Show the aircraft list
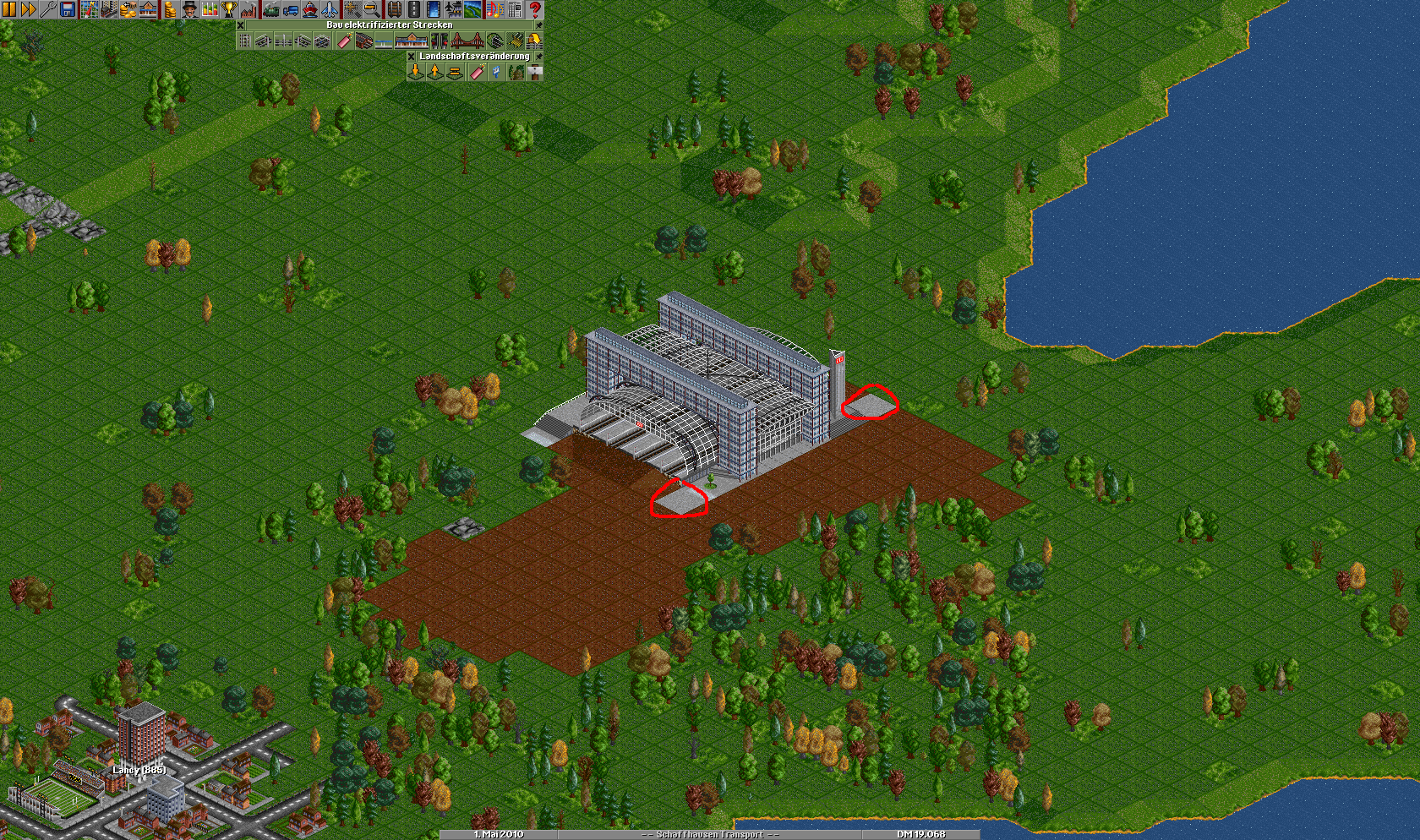The image size is (1420, 840). (x=330, y=9)
